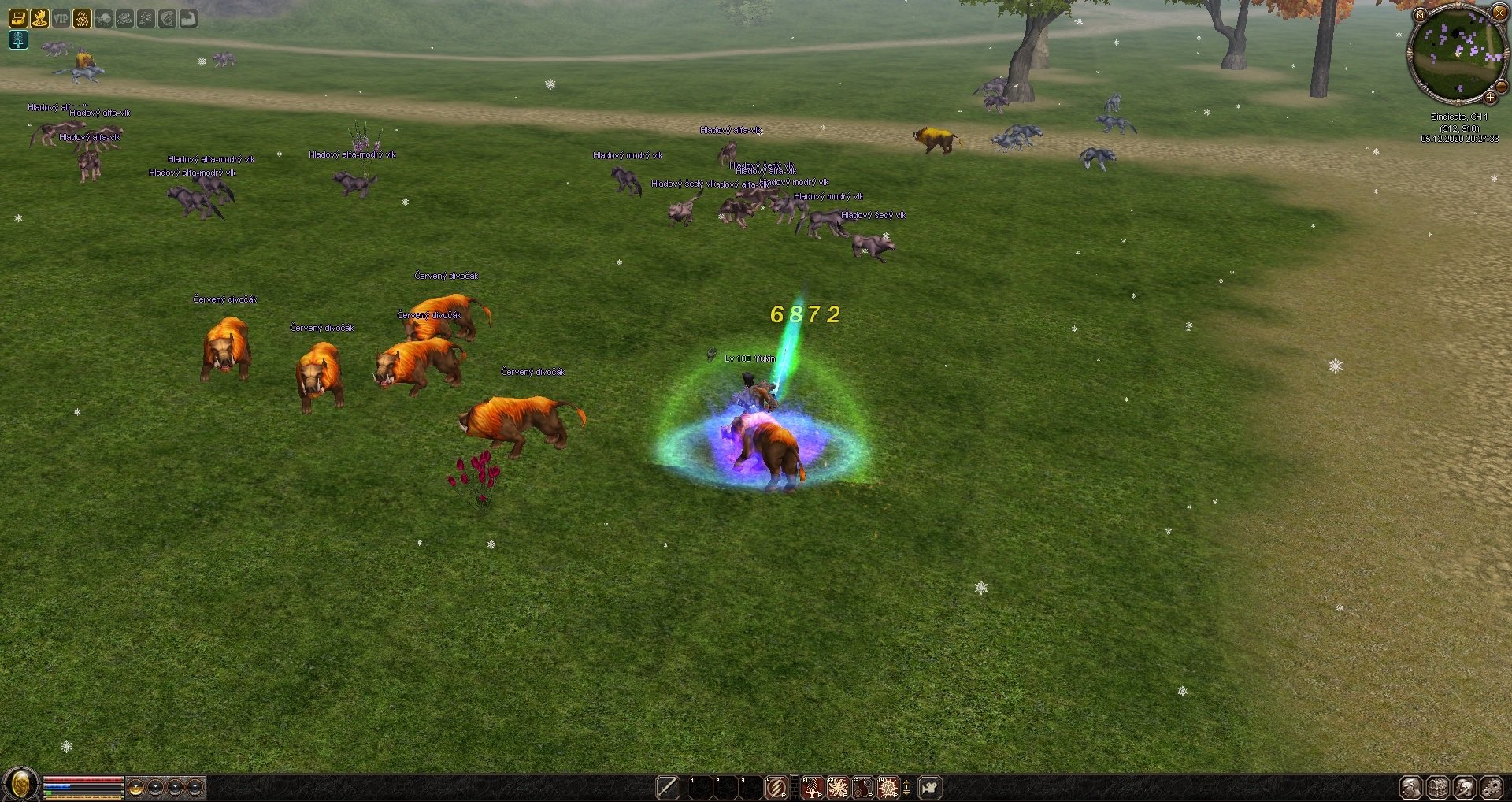Click the circular minimap
The image size is (1512, 802).
[1456, 55]
